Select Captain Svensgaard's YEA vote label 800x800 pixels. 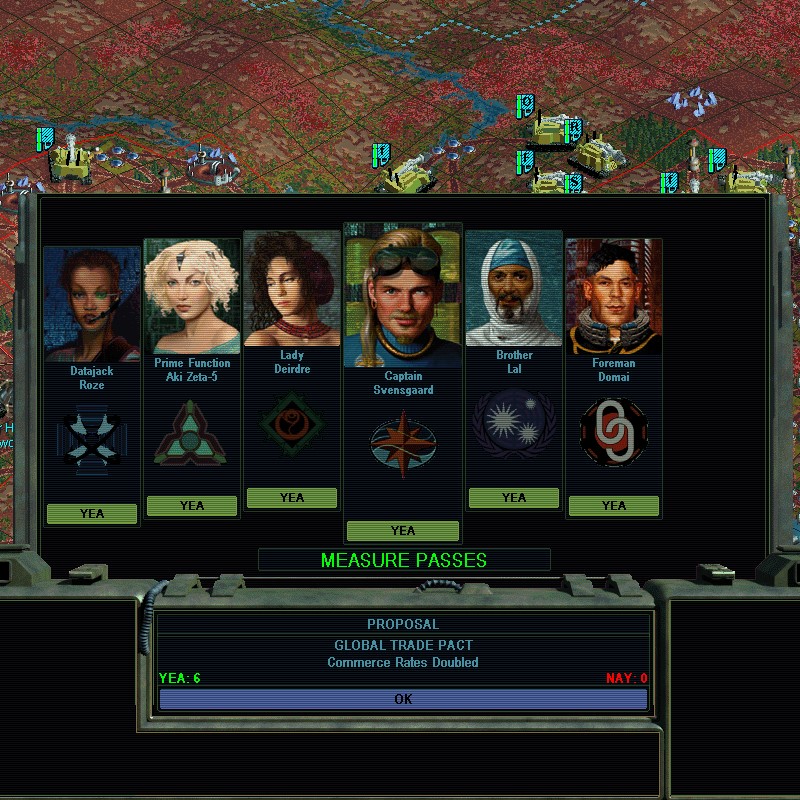(x=403, y=530)
